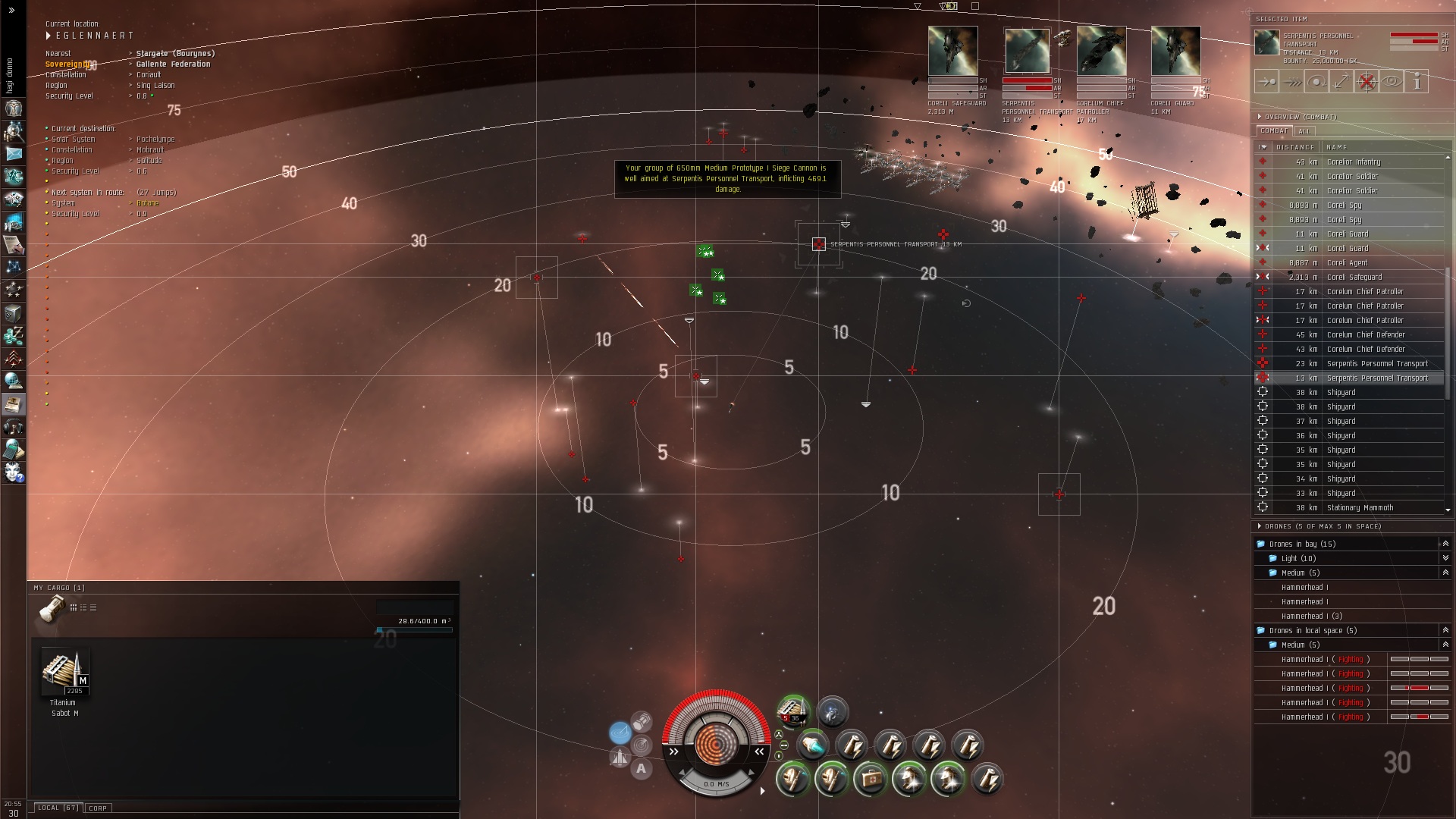Open the calculator icon in sidebar
The height and width of the screenshot is (819, 1456).
coord(14,450)
